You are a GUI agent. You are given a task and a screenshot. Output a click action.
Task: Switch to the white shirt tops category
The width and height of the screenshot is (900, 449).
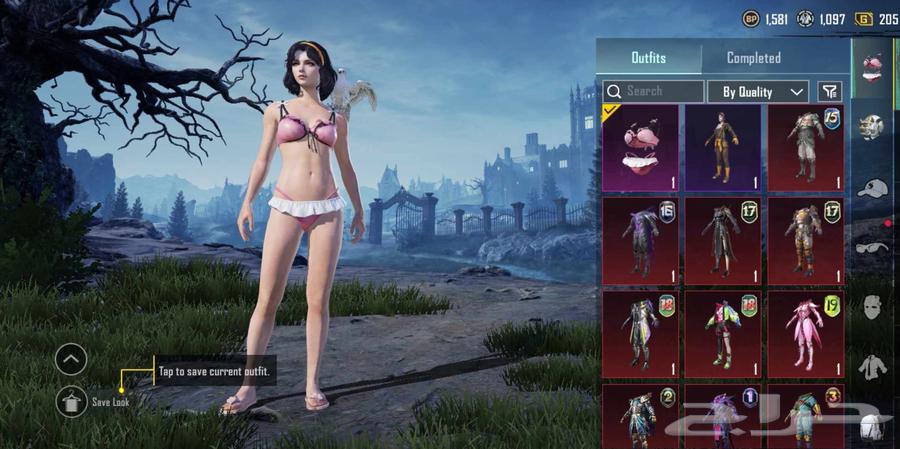pos(873,366)
